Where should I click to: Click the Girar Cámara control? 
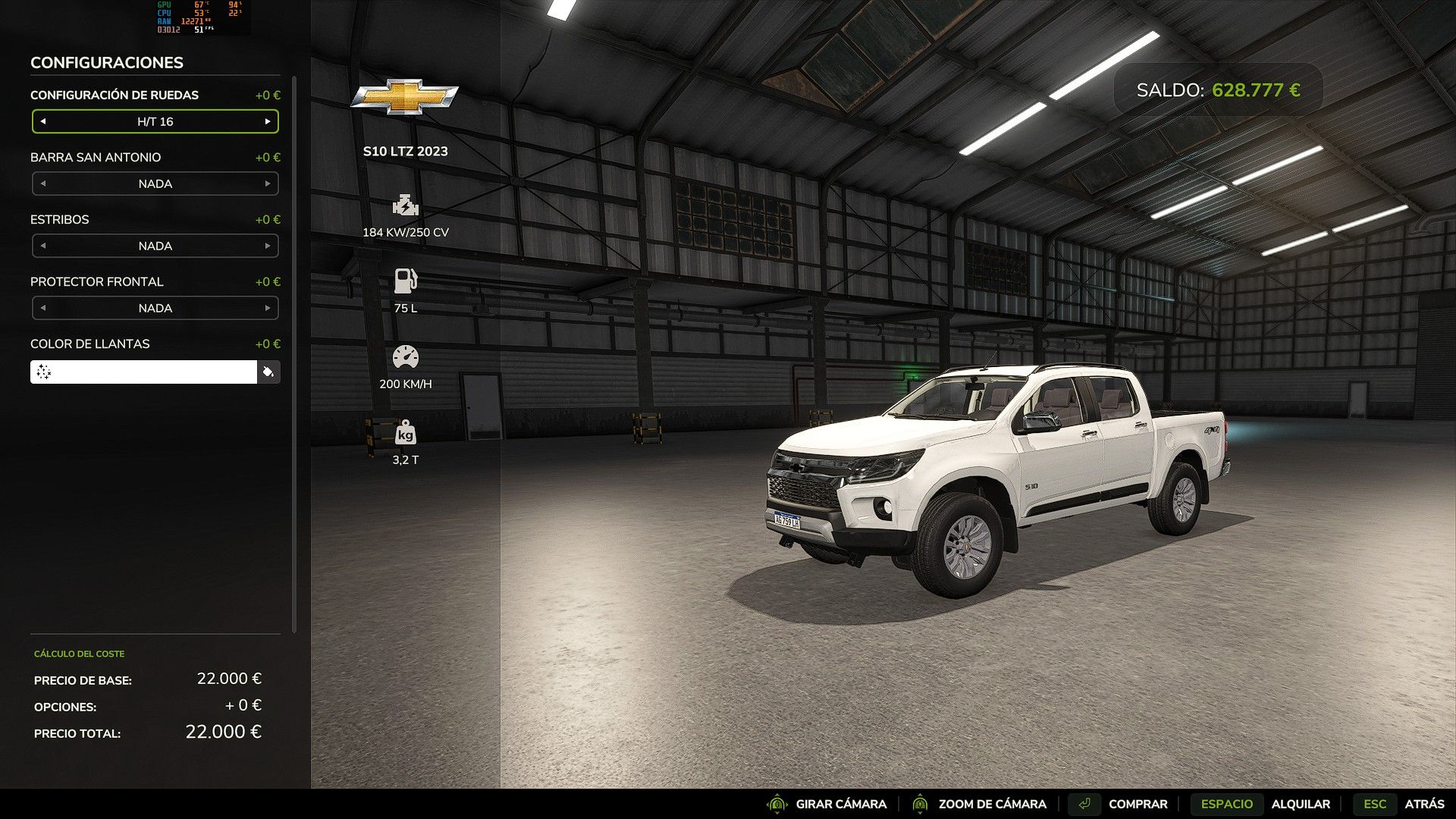(x=840, y=804)
